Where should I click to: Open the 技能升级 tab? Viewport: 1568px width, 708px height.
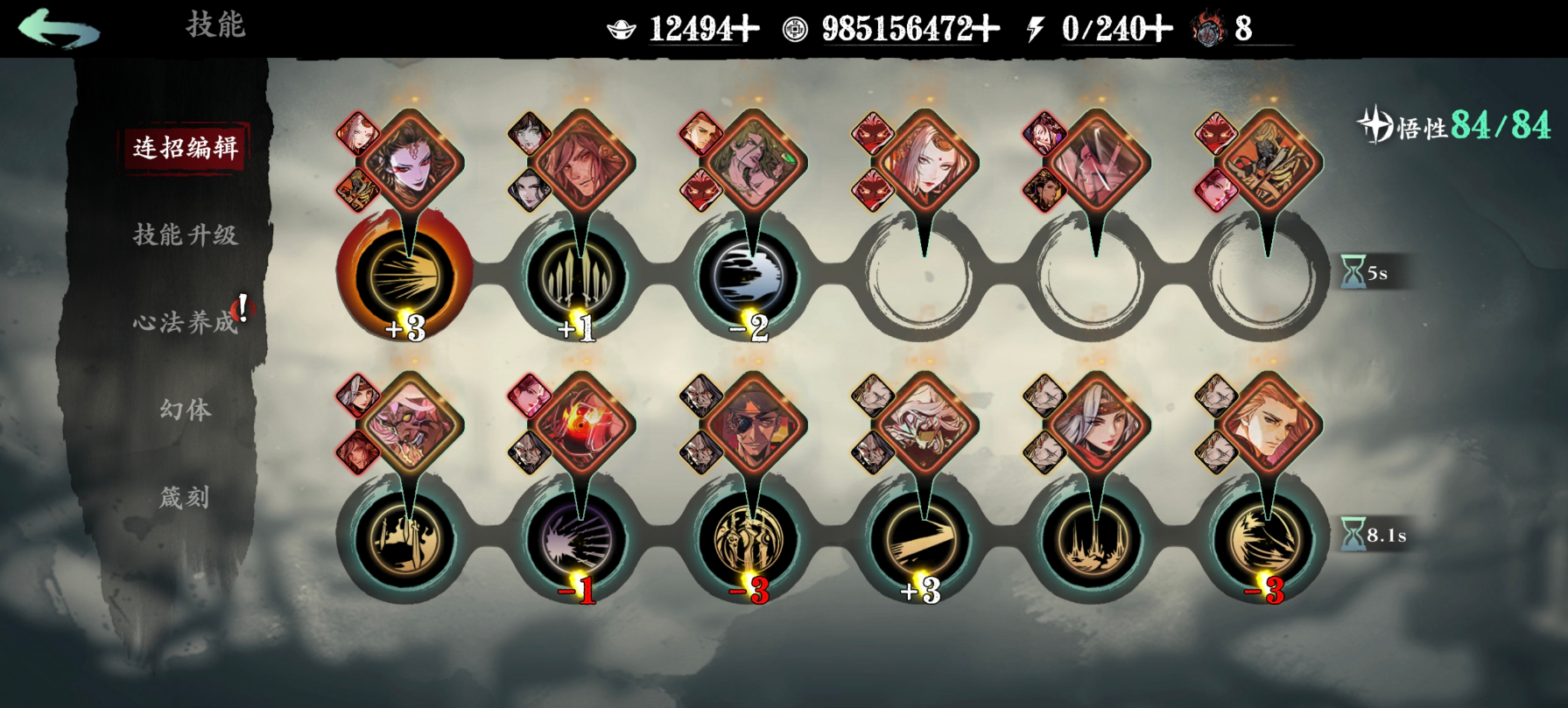(x=185, y=235)
